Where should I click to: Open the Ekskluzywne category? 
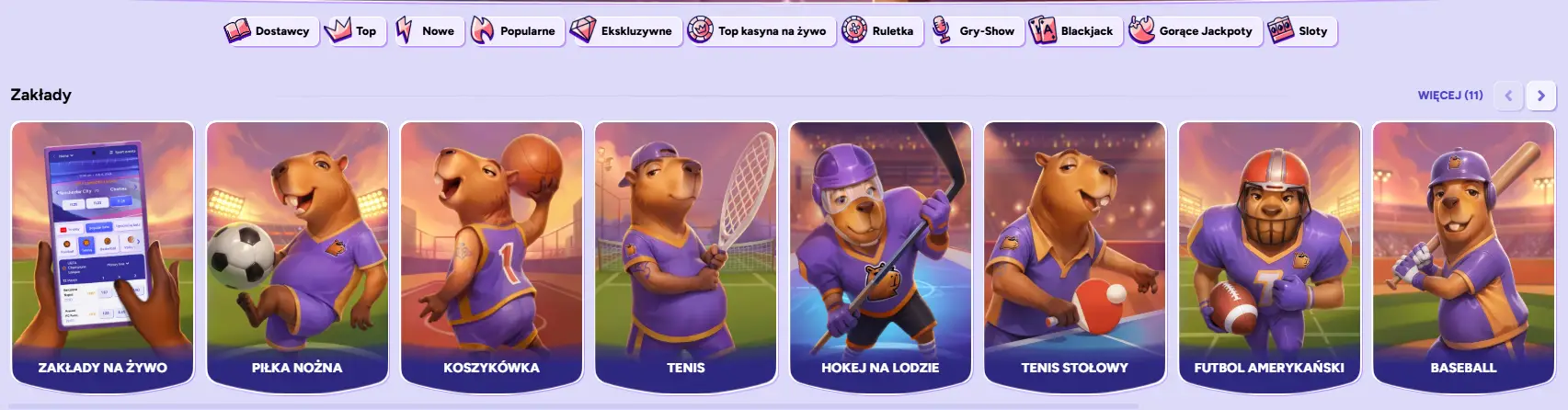pyautogui.click(x=624, y=31)
